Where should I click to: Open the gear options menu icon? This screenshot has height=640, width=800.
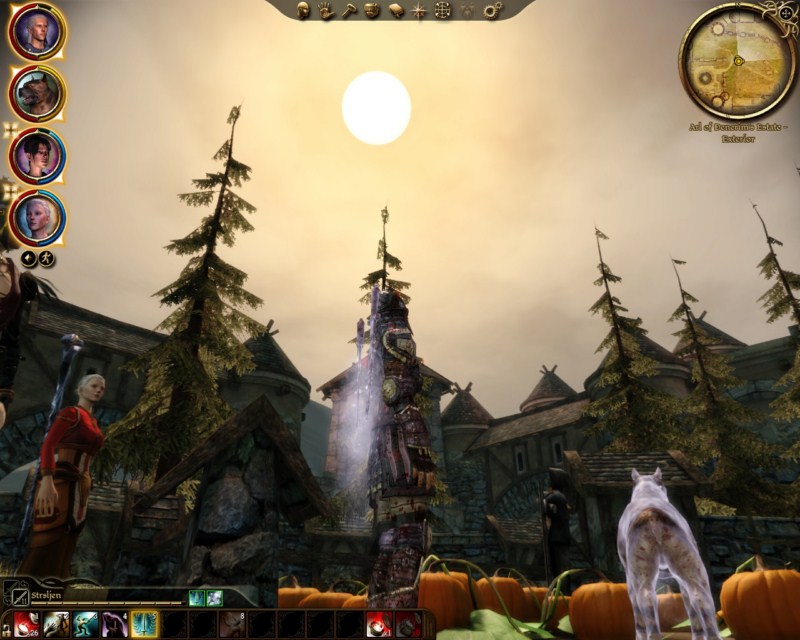491,11
